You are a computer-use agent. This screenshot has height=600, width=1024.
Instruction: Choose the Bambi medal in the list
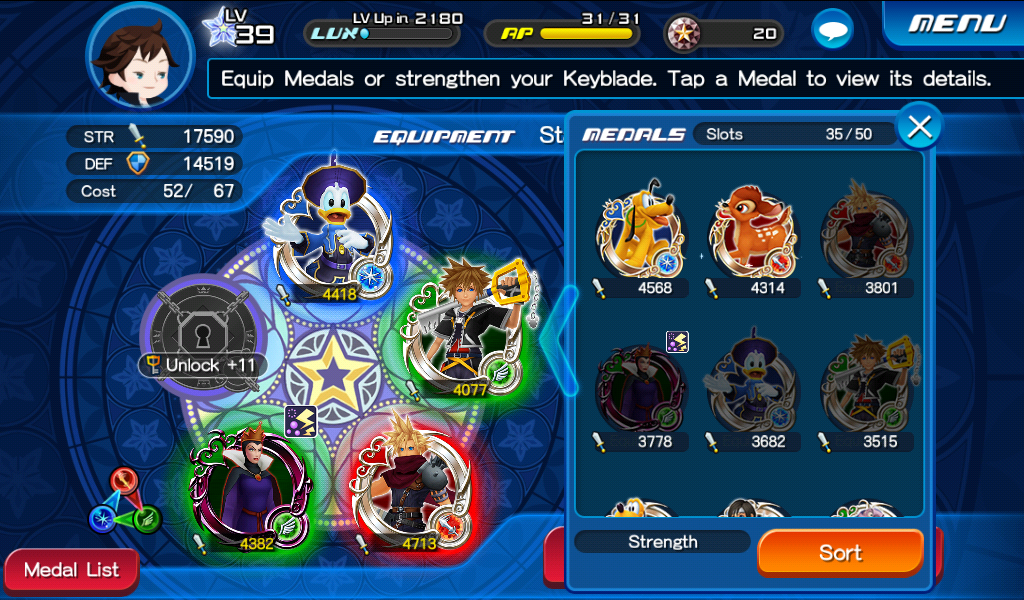point(753,237)
